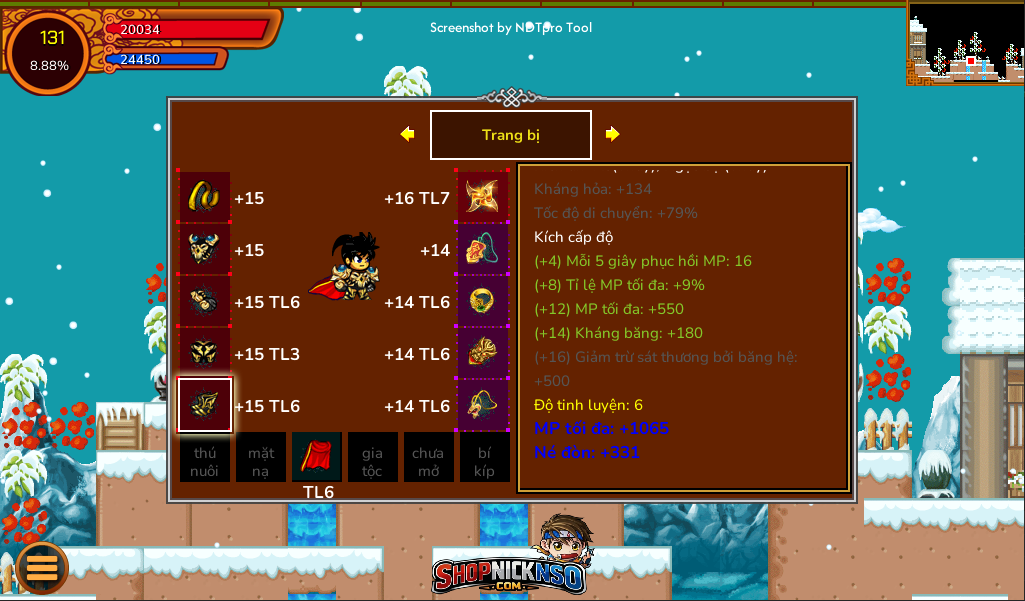Open the mặt nạ mask slot
This screenshot has height=601, width=1025.
coord(261,458)
